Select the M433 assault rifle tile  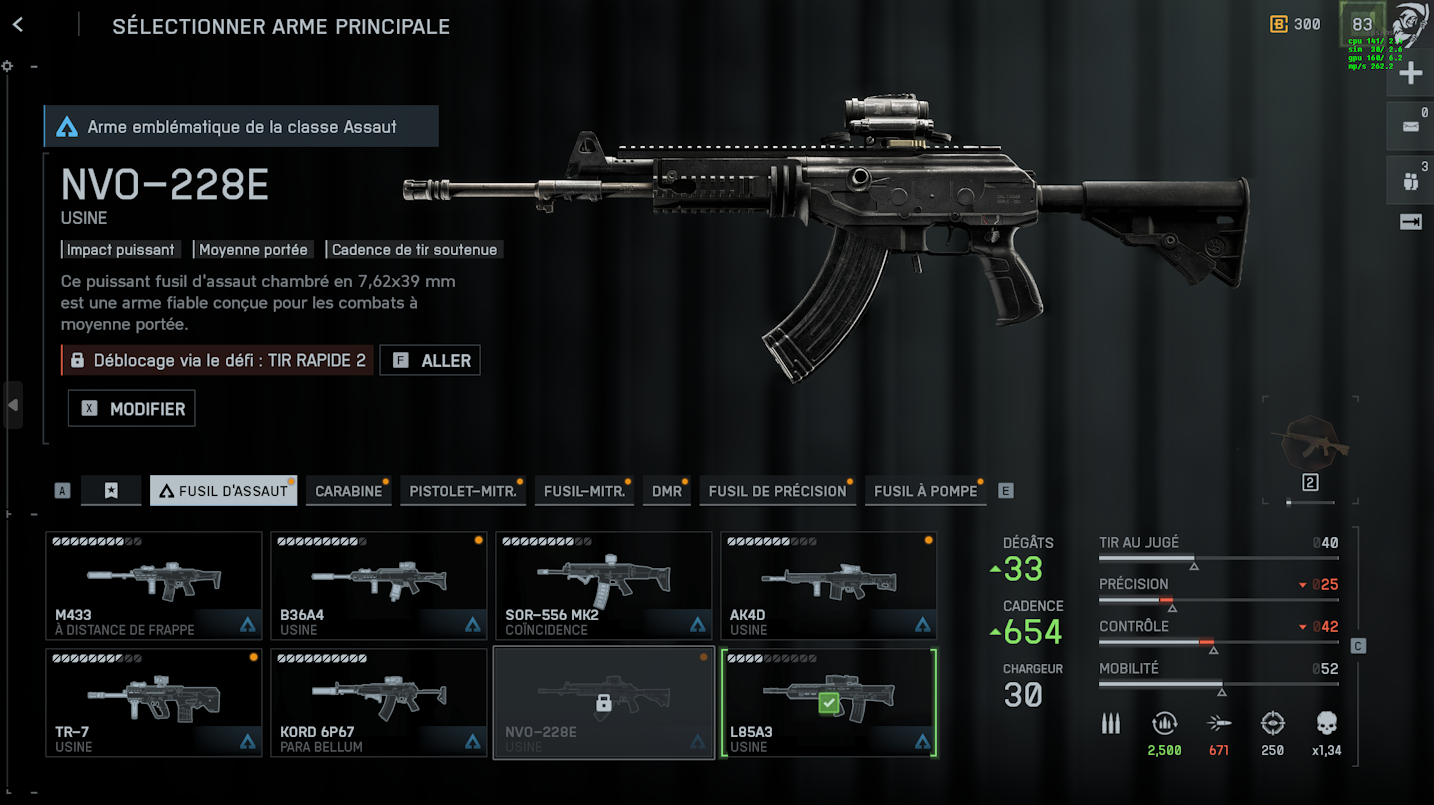(x=154, y=585)
